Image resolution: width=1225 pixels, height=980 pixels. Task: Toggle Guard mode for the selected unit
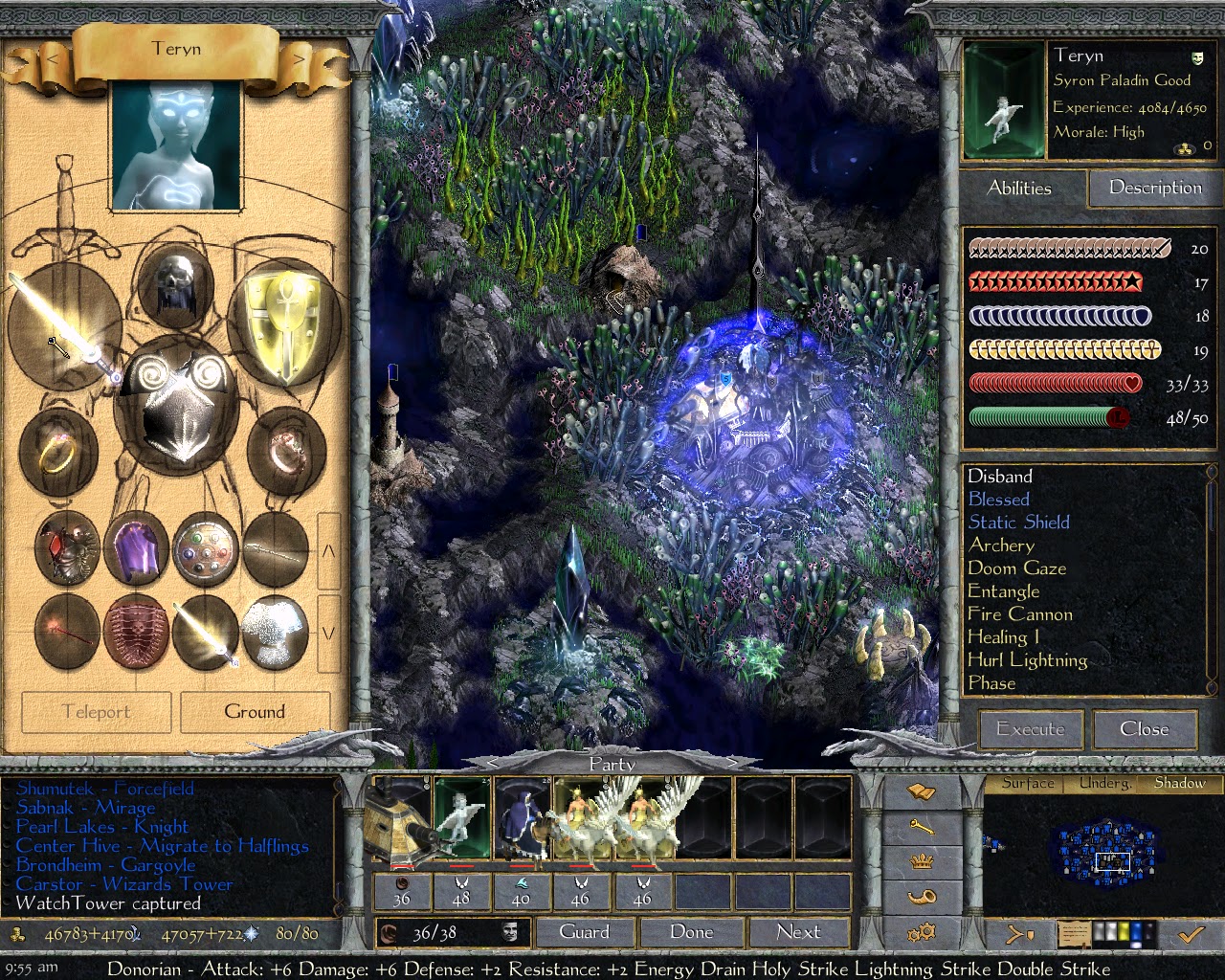click(x=585, y=931)
